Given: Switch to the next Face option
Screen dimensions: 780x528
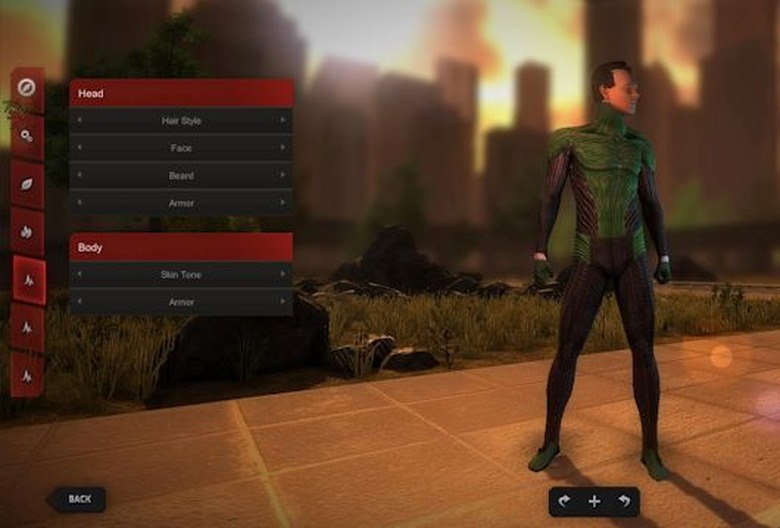Looking at the screenshot, I should [x=283, y=148].
